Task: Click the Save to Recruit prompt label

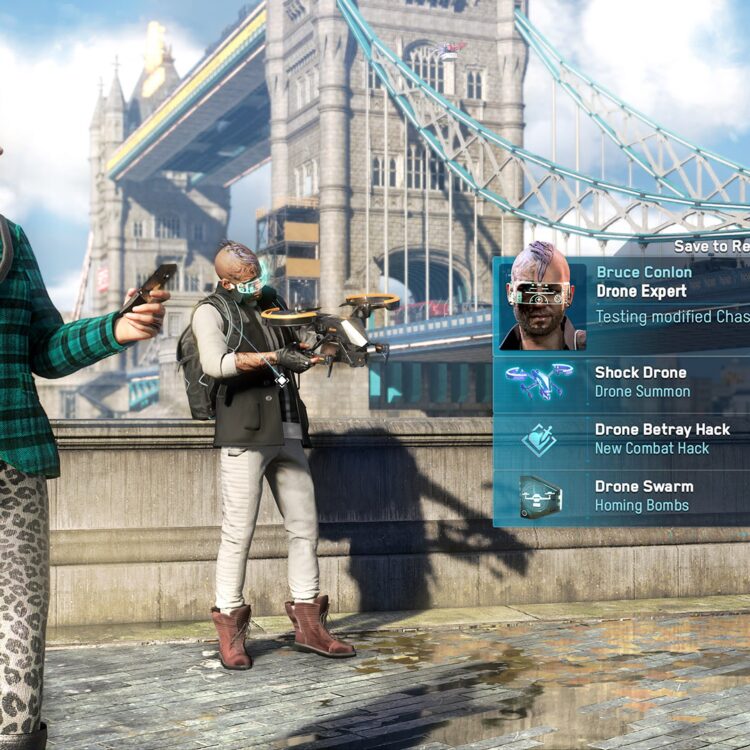Action: click(711, 246)
